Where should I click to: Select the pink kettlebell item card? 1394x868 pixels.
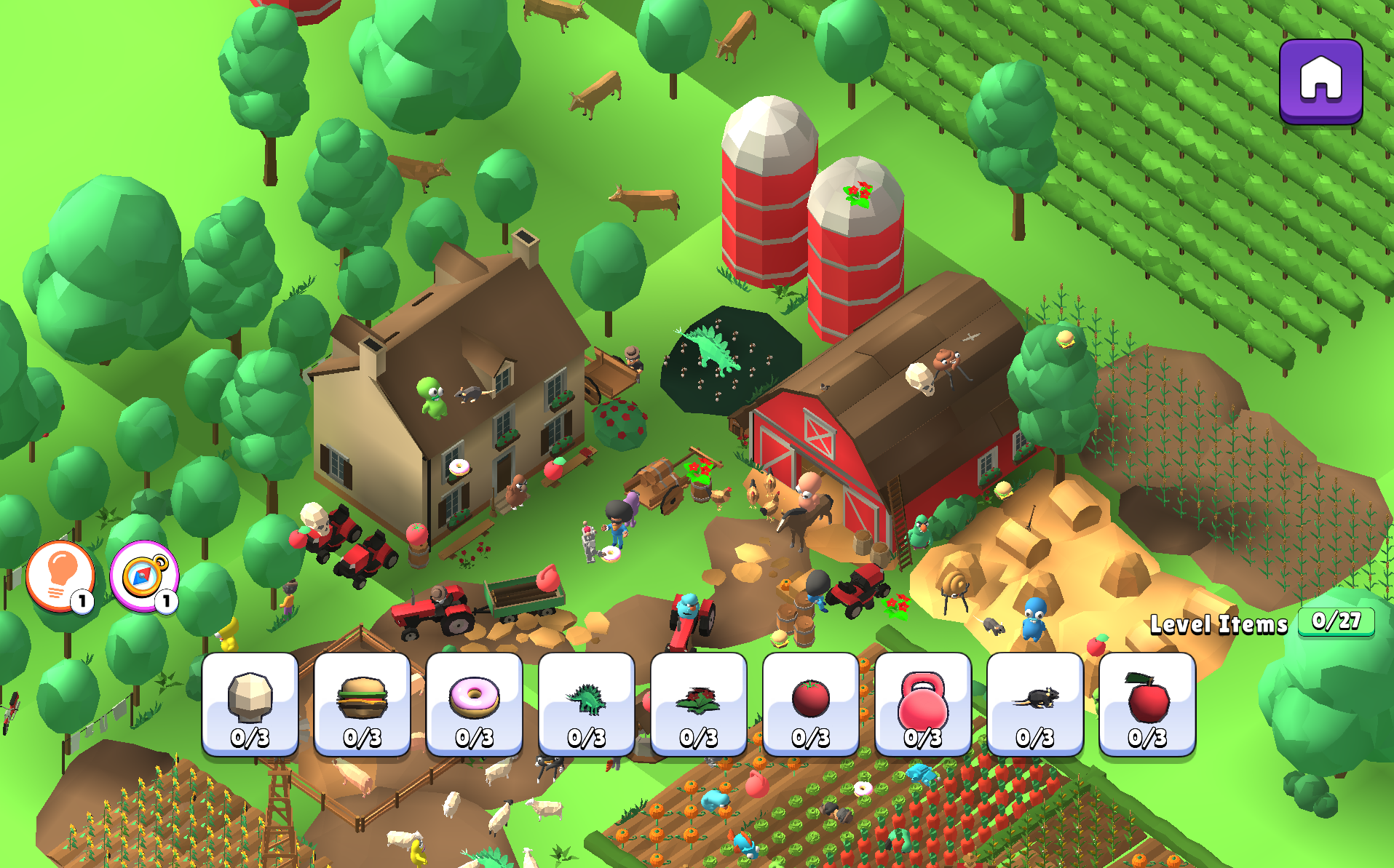(922, 704)
